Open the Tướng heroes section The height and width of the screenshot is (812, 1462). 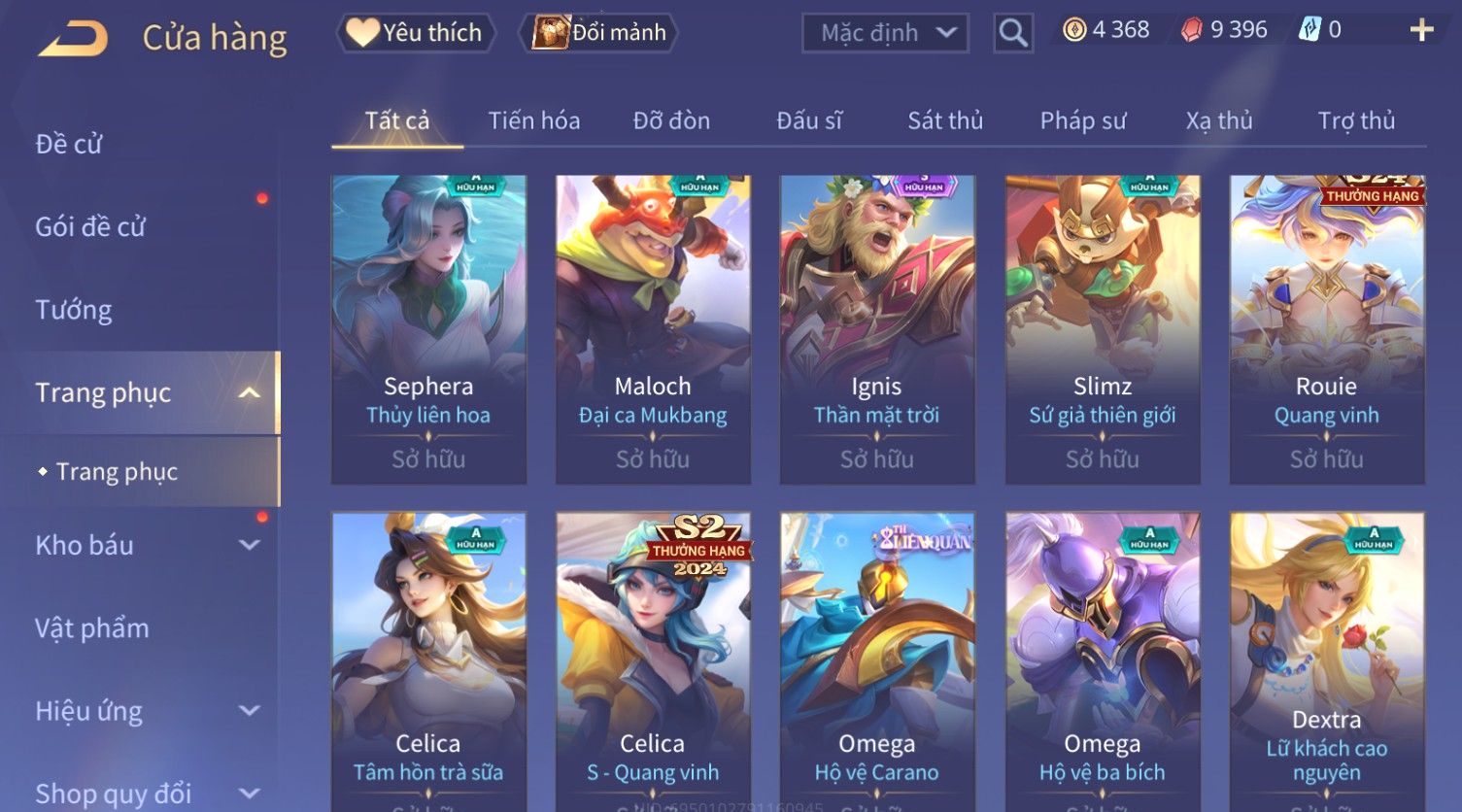tap(74, 310)
